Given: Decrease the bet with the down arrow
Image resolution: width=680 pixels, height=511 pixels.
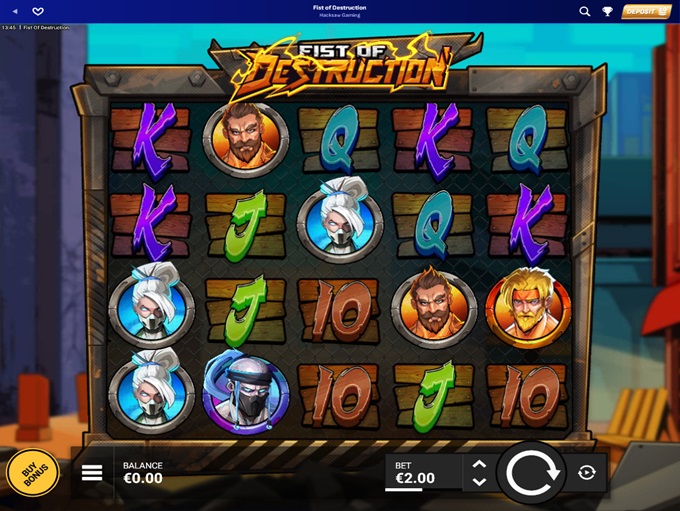Looking at the screenshot, I should 479,482.
